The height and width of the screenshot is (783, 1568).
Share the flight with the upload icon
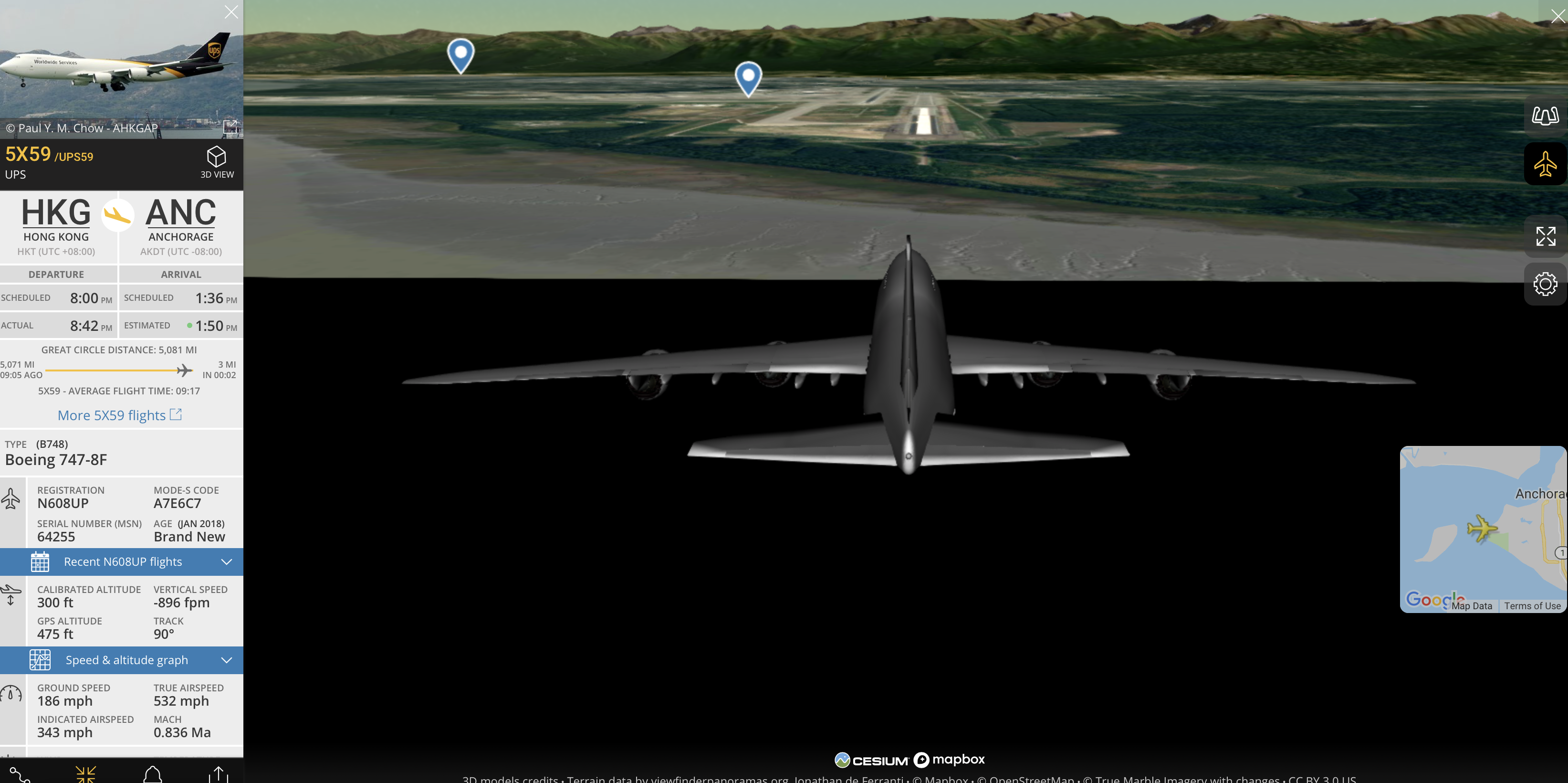pos(218,774)
